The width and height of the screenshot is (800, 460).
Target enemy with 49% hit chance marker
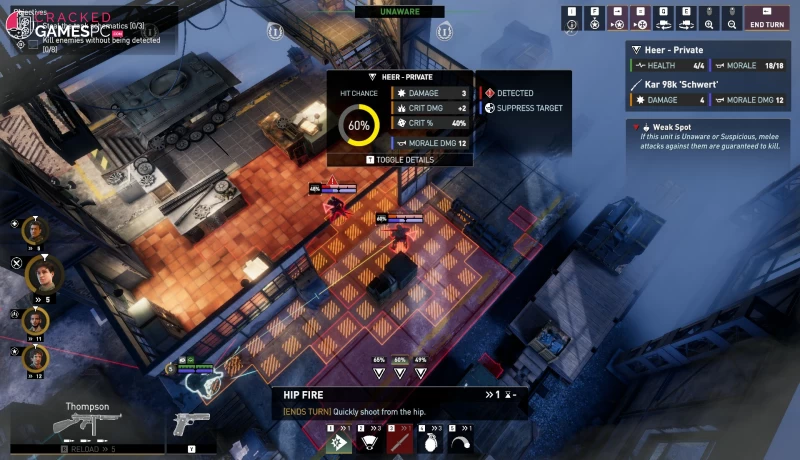click(x=420, y=373)
